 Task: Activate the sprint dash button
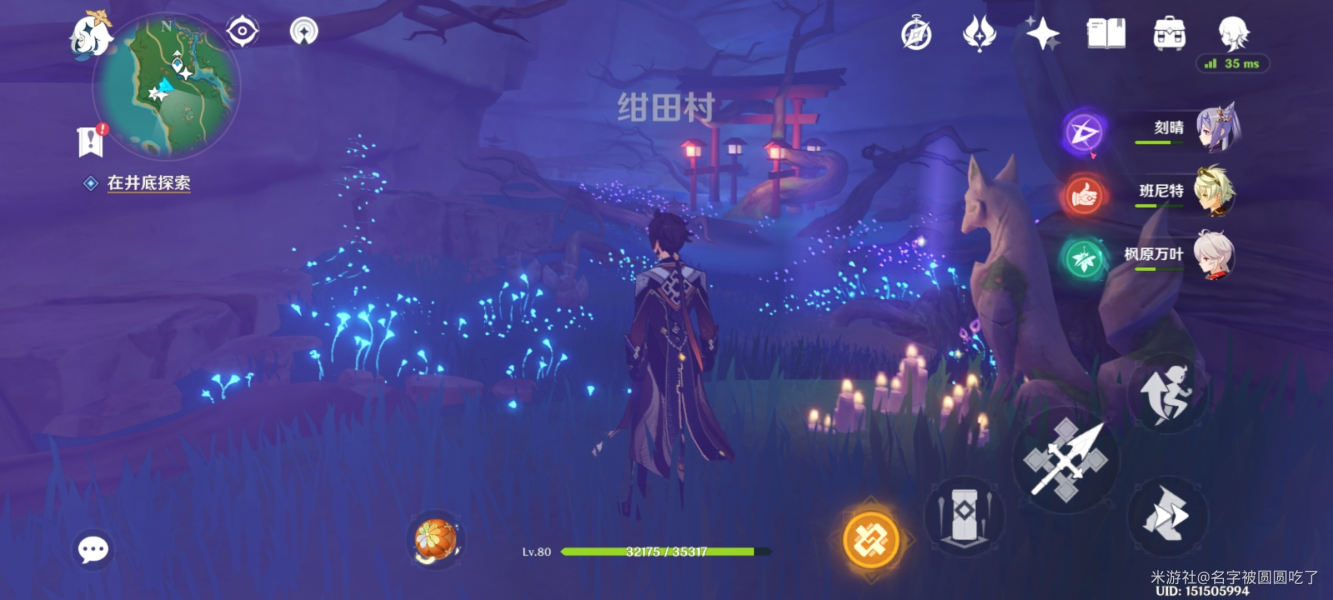1166,516
